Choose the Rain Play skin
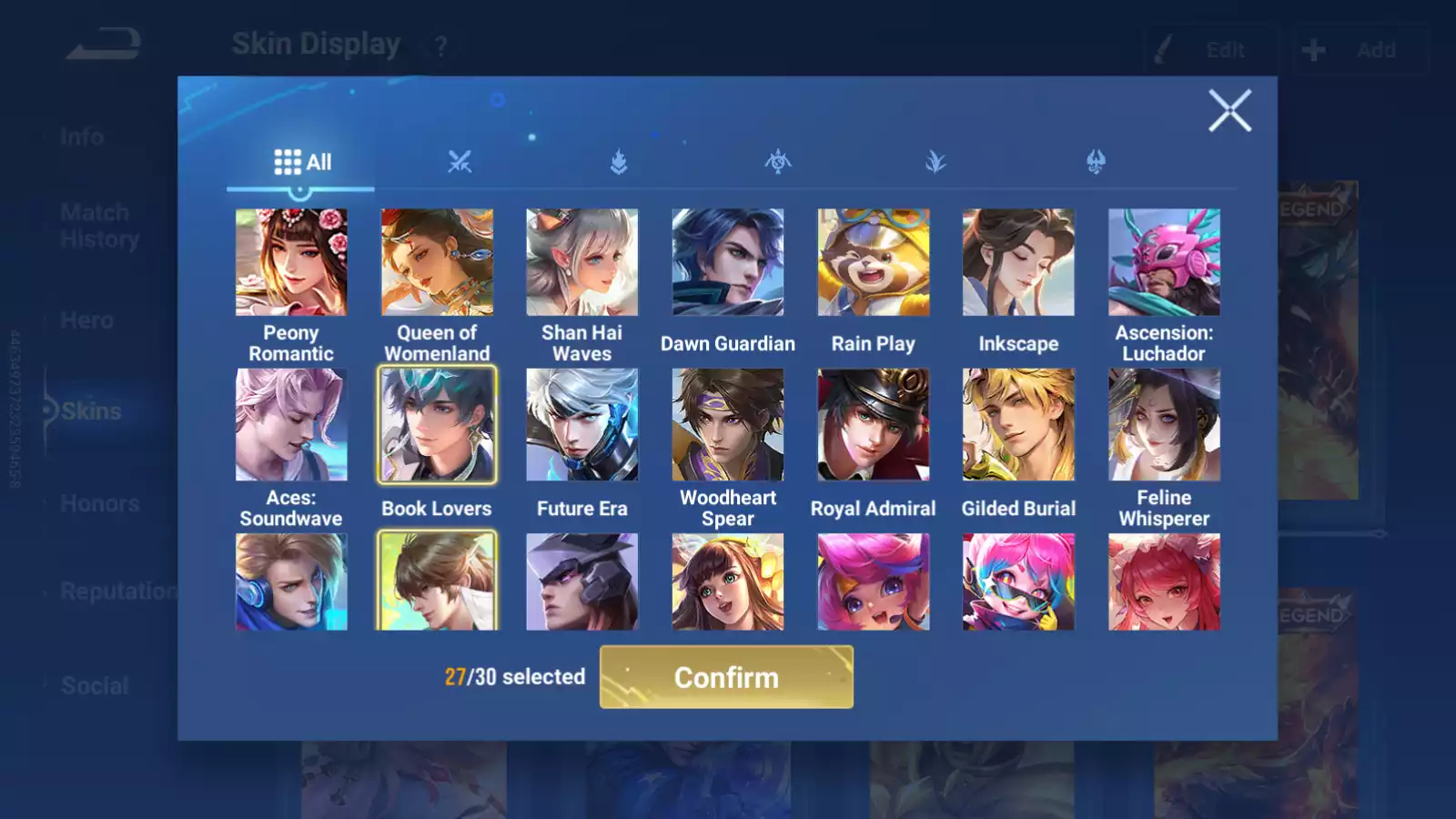Screen dimensions: 1456x819 coord(874,262)
